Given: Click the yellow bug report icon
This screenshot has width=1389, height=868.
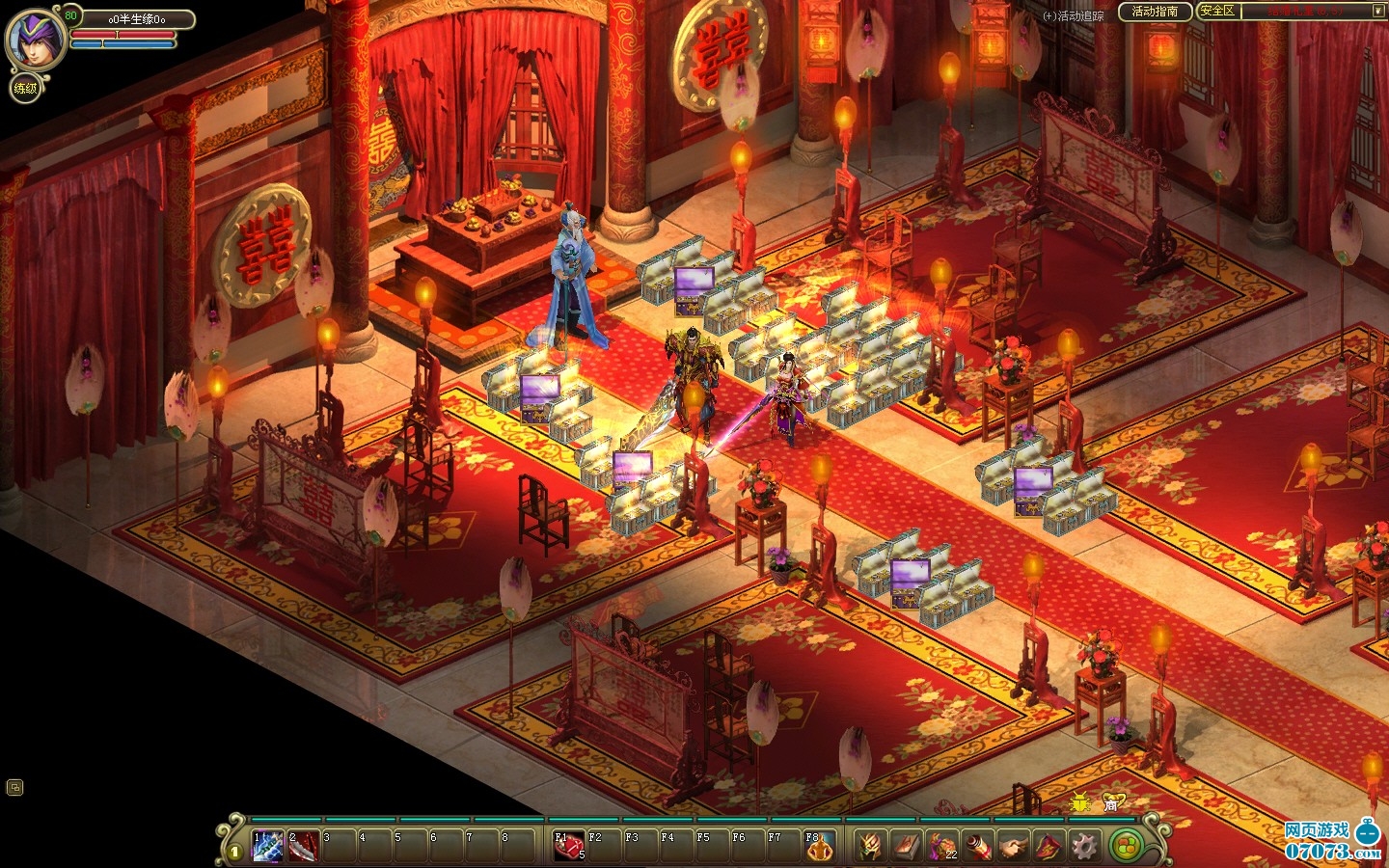Looking at the screenshot, I should tap(1079, 801).
